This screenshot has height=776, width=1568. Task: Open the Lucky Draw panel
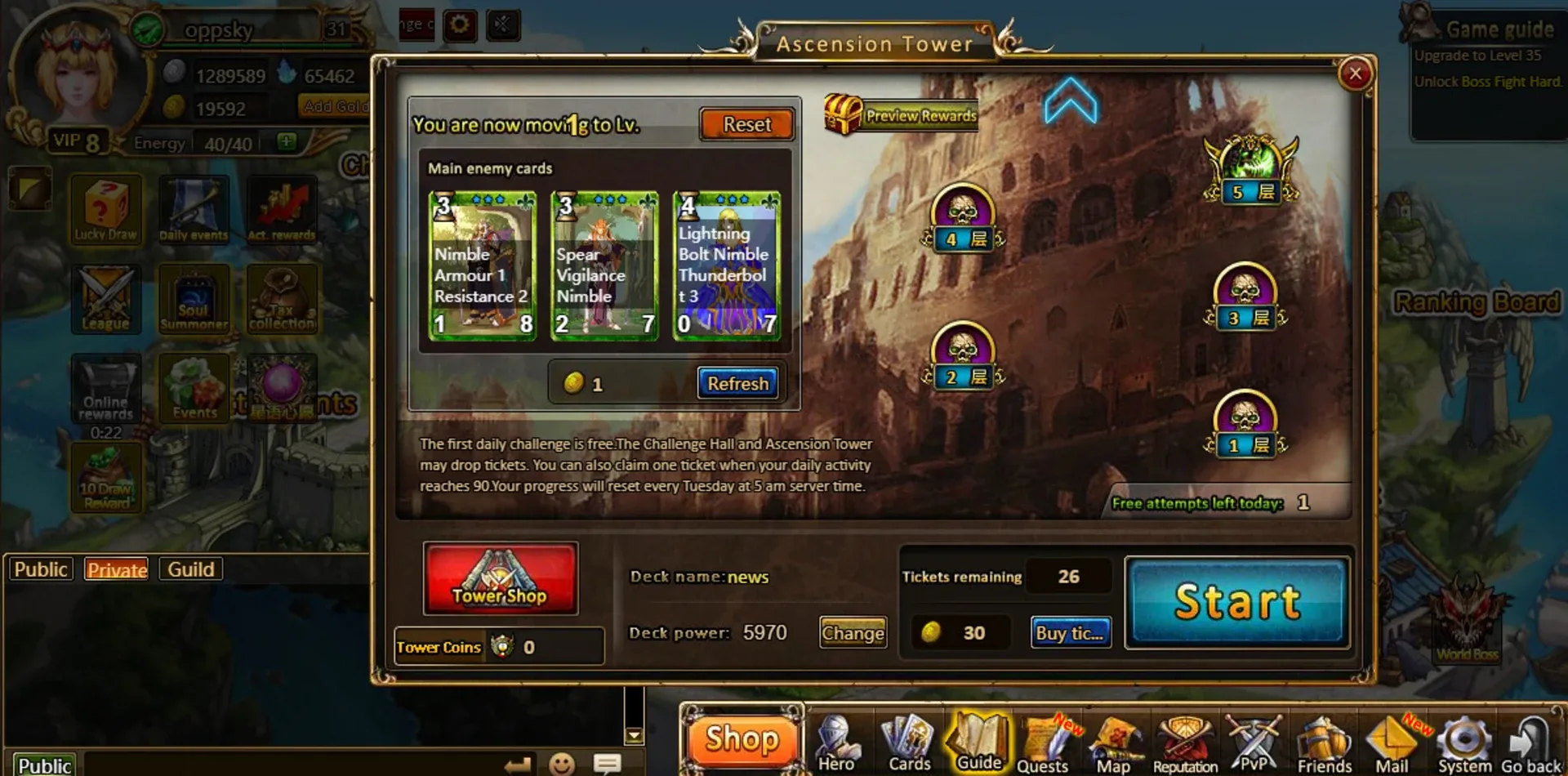105,208
